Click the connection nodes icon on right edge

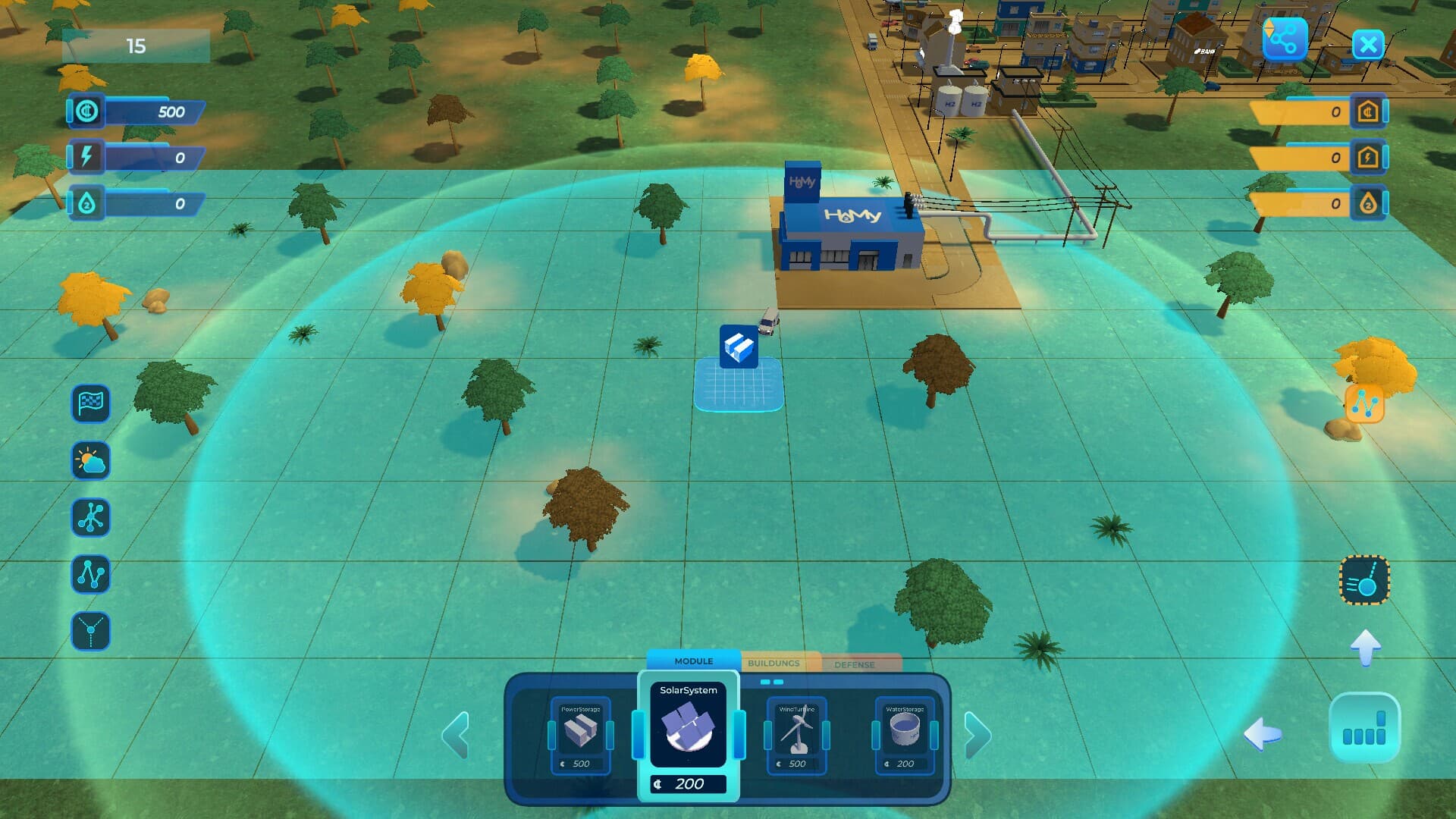pos(1364,404)
